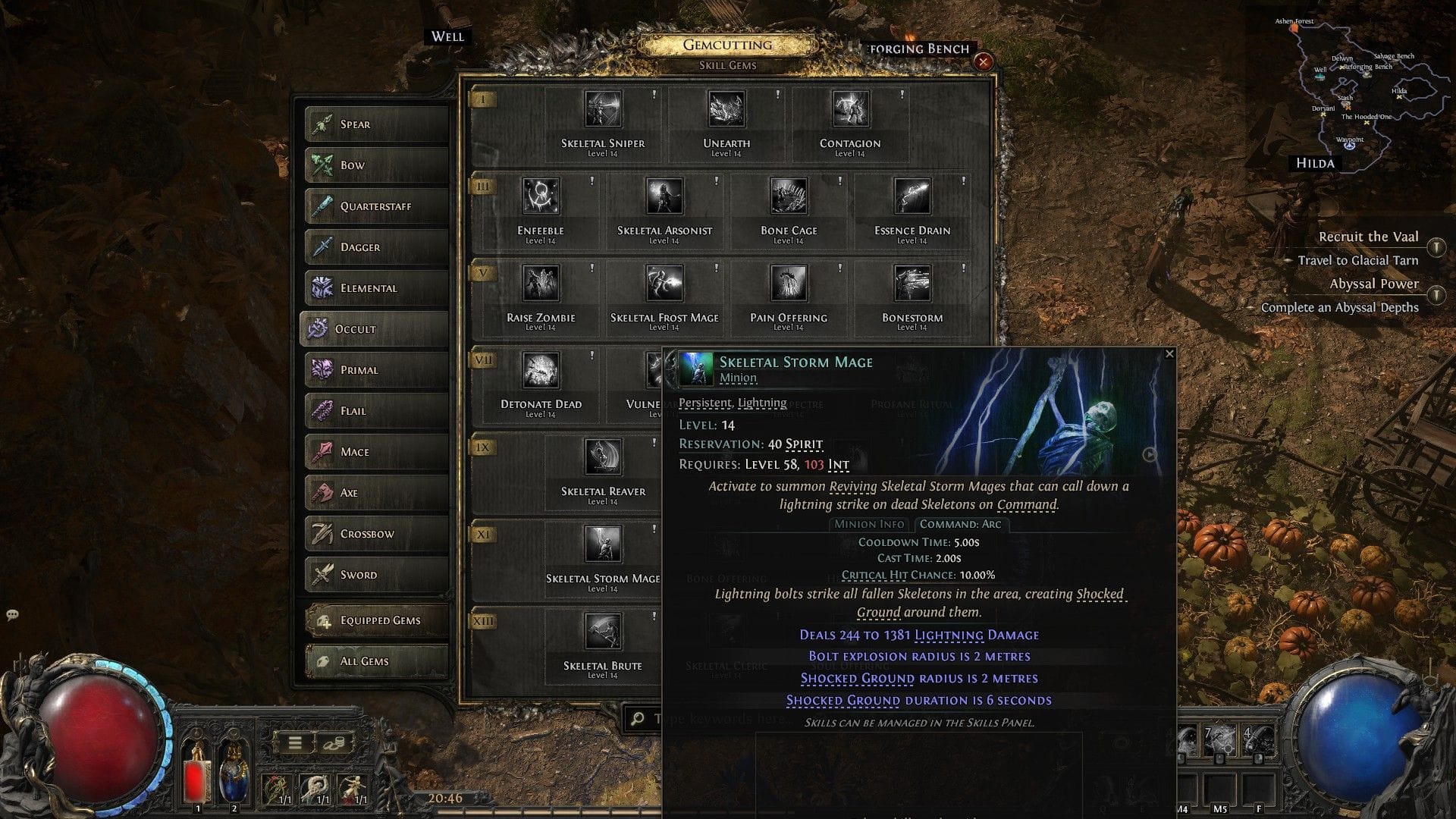Open the Equipped Gems tab
Image resolution: width=1456 pixels, height=819 pixels.
[x=376, y=620]
